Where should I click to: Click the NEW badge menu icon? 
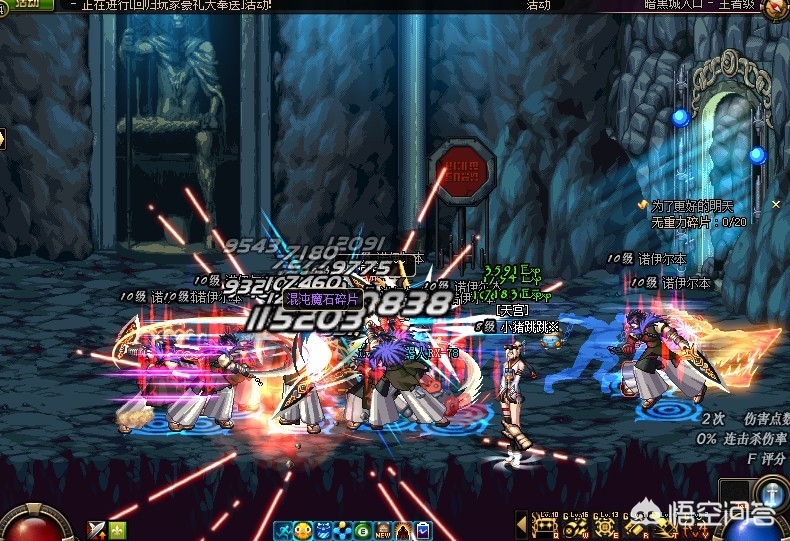383,530
